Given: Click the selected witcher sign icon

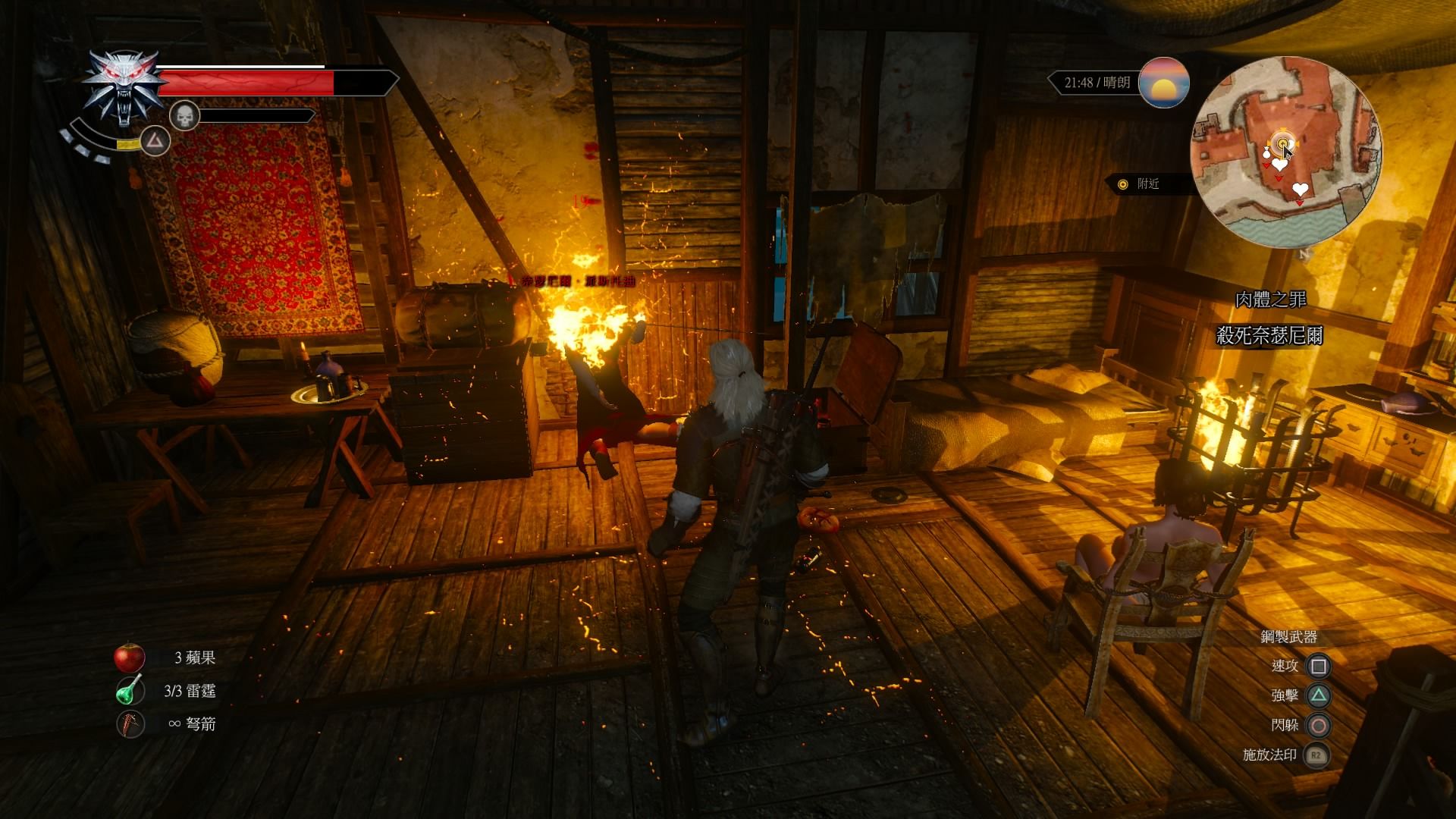Looking at the screenshot, I should [155, 140].
